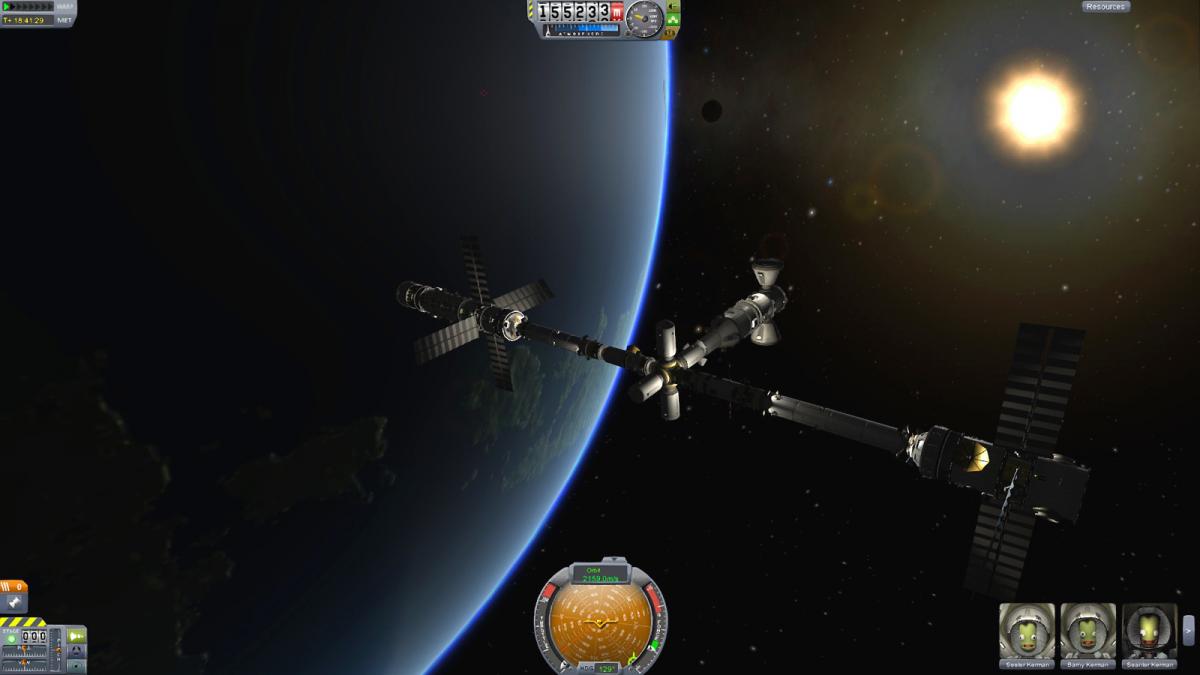Click the green left-arrow button beside the altimeter
This screenshot has height=675, width=1200.
[x=671, y=6]
